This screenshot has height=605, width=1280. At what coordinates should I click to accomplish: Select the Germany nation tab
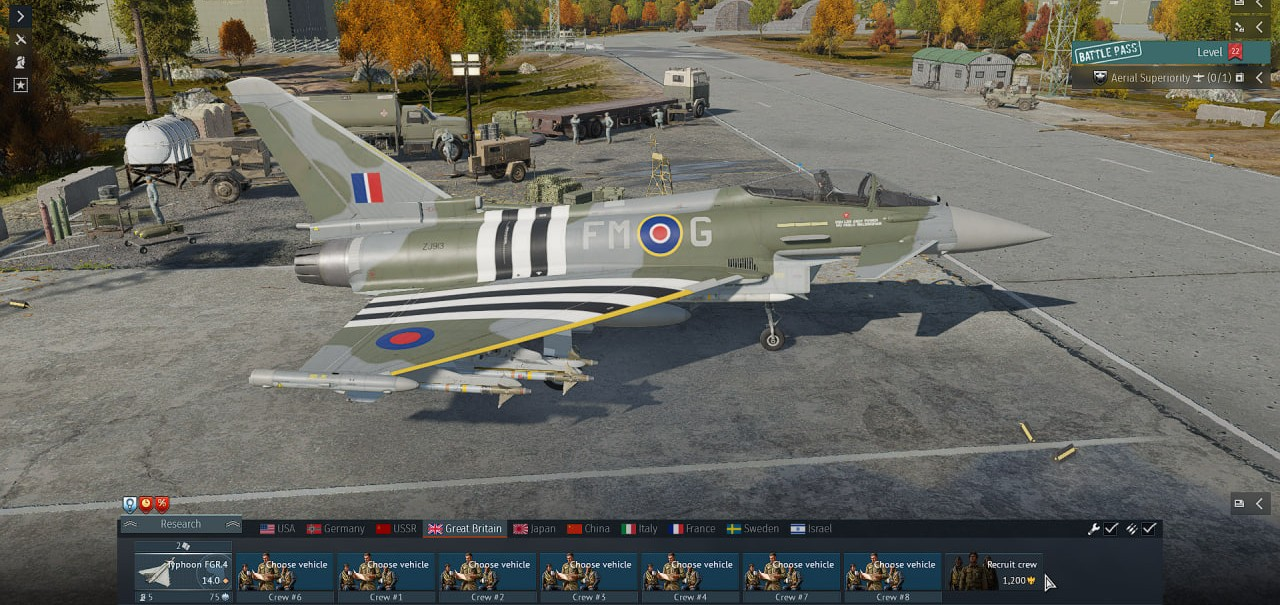(x=336, y=529)
